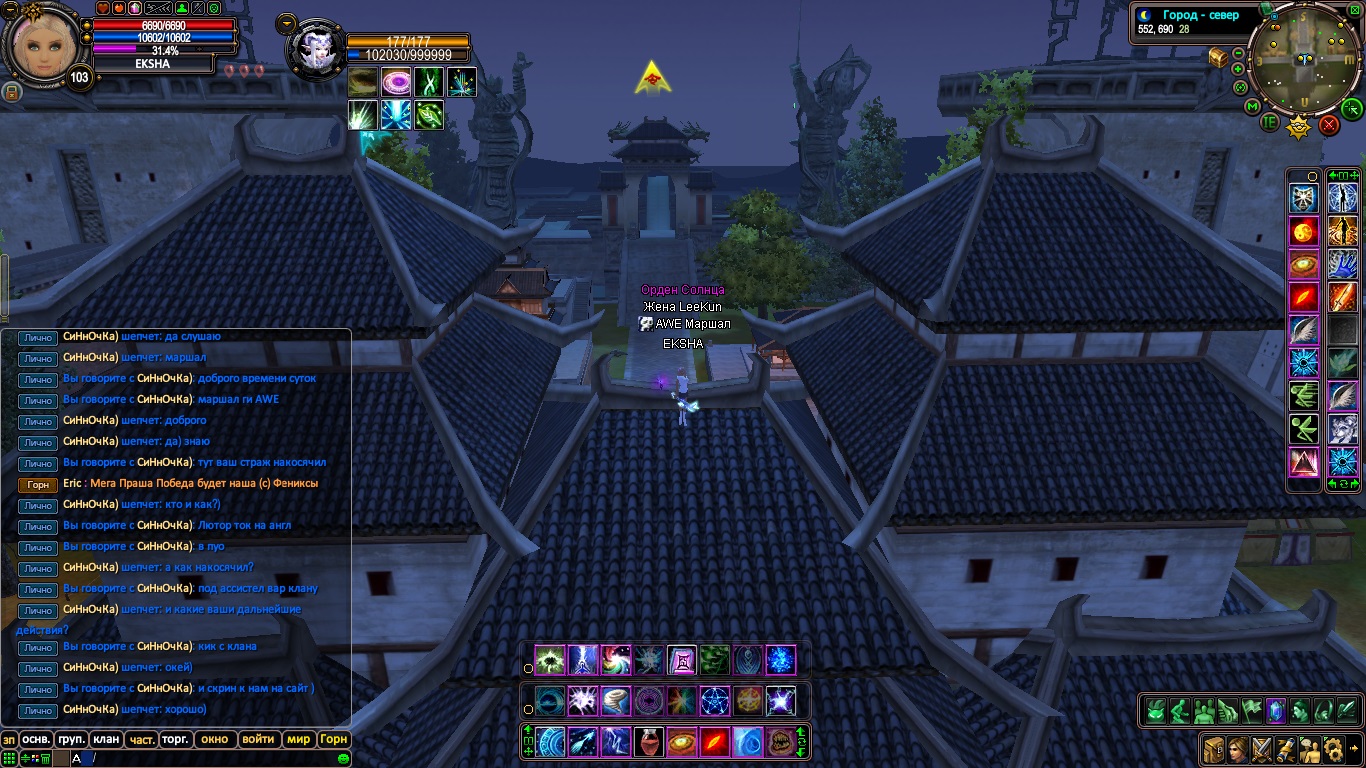The width and height of the screenshot is (1366, 768).
Task: Click the red crossed-swords PK button
Action: click(x=1329, y=124)
